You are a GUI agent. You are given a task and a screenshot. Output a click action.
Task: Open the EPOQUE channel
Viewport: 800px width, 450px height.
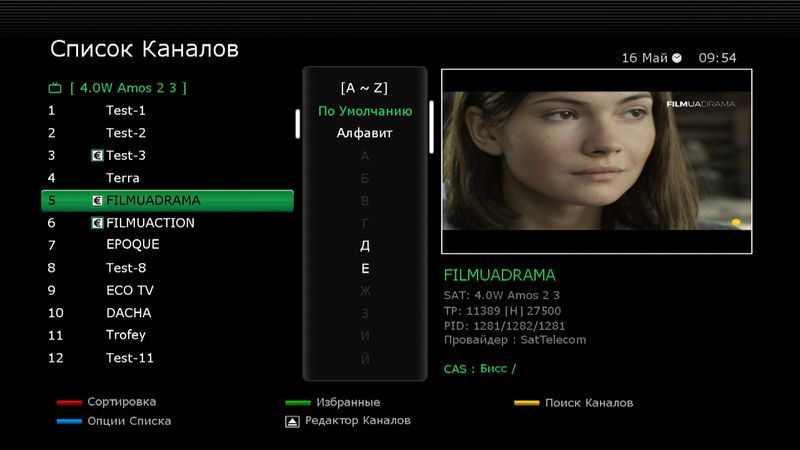pos(133,244)
